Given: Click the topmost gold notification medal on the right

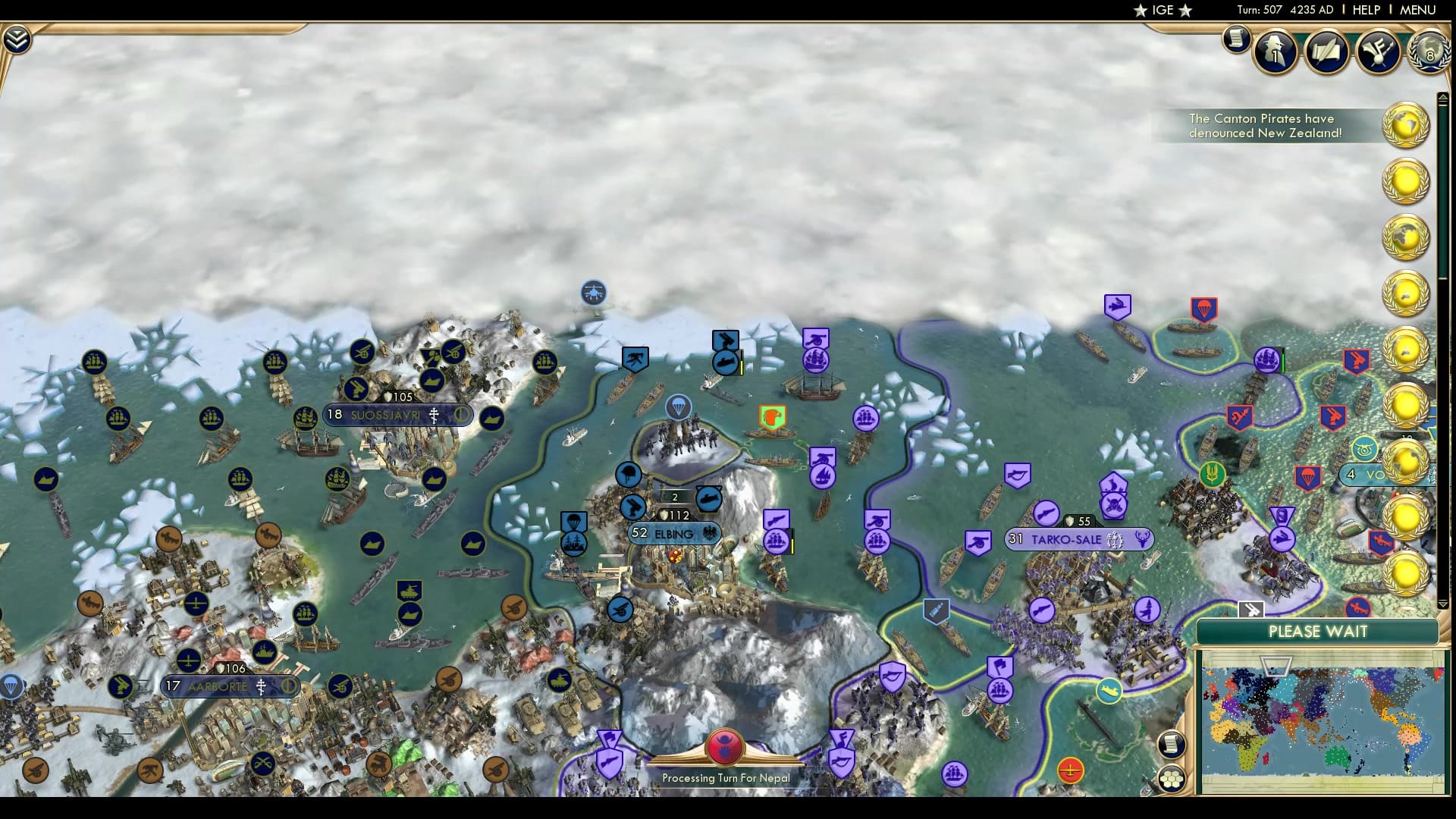Looking at the screenshot, I should click(x=1407, y=126).
